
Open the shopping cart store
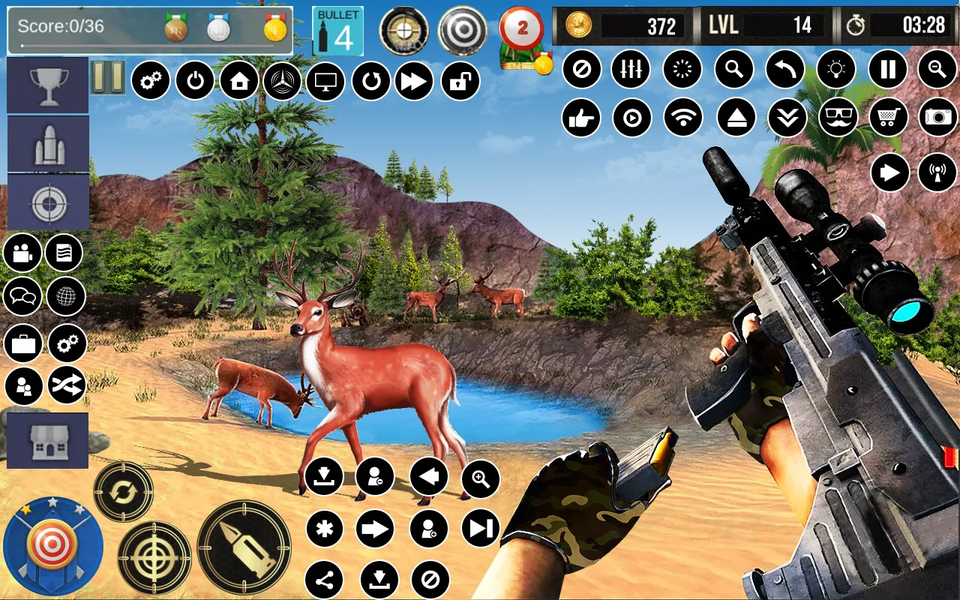887,118
